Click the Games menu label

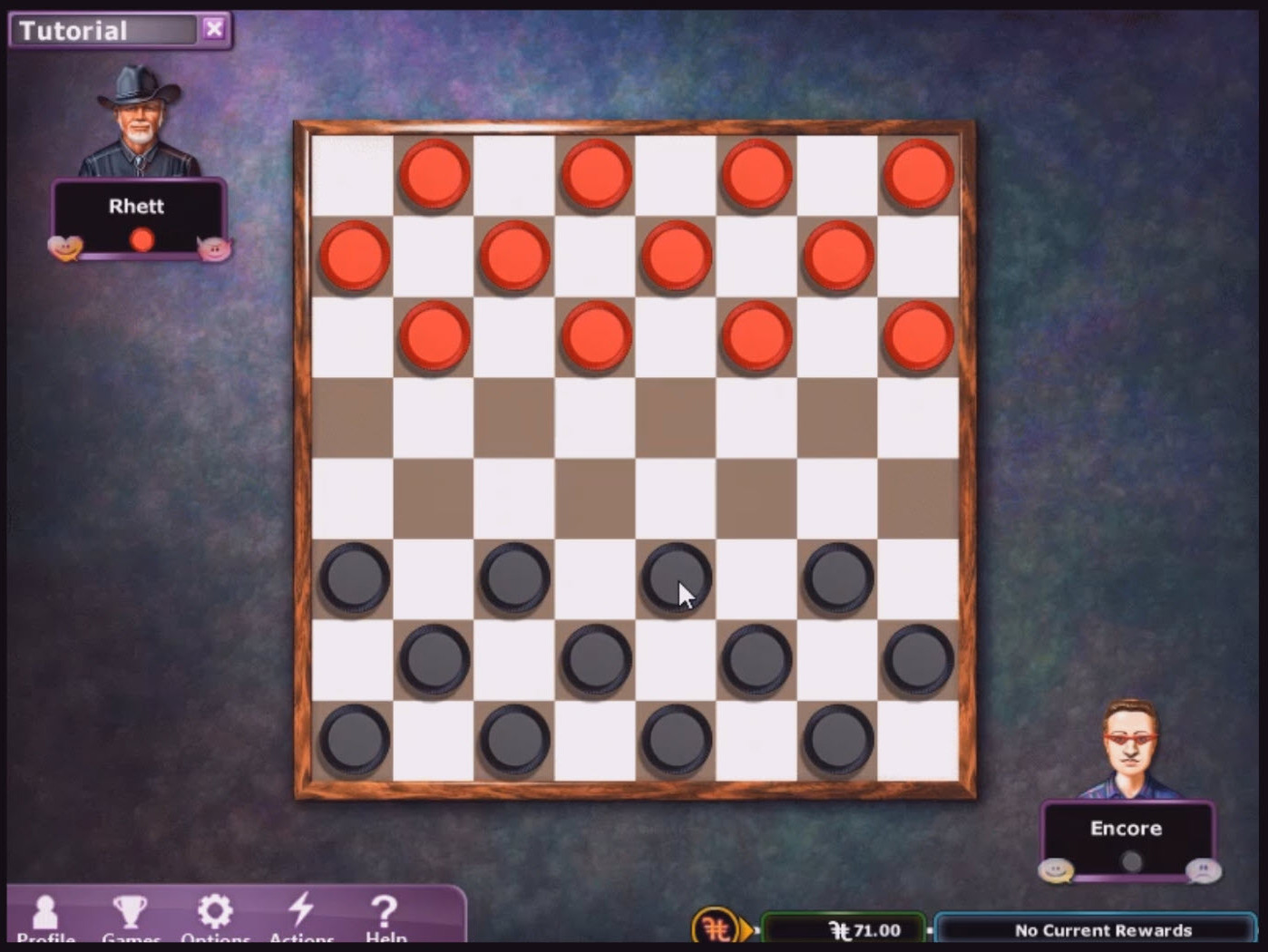130,938
